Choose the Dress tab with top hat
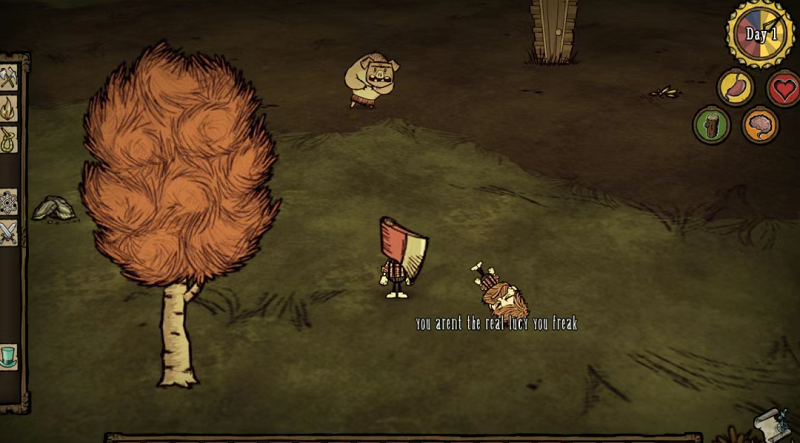Screen dimensions: 800x443 point(9,355)
